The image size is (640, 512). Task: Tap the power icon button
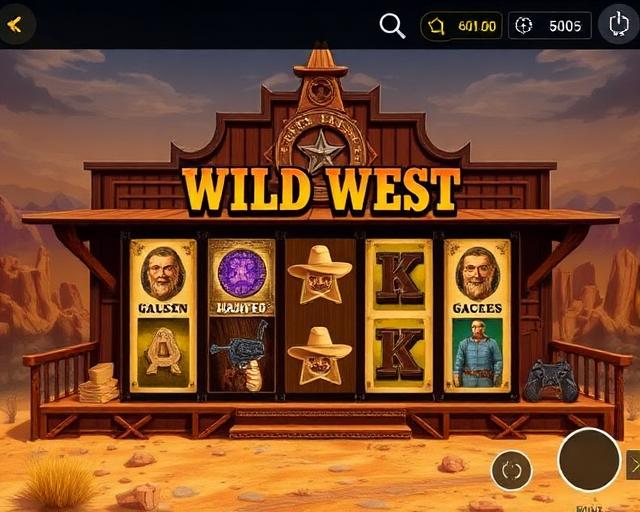[x=619, y=24]
